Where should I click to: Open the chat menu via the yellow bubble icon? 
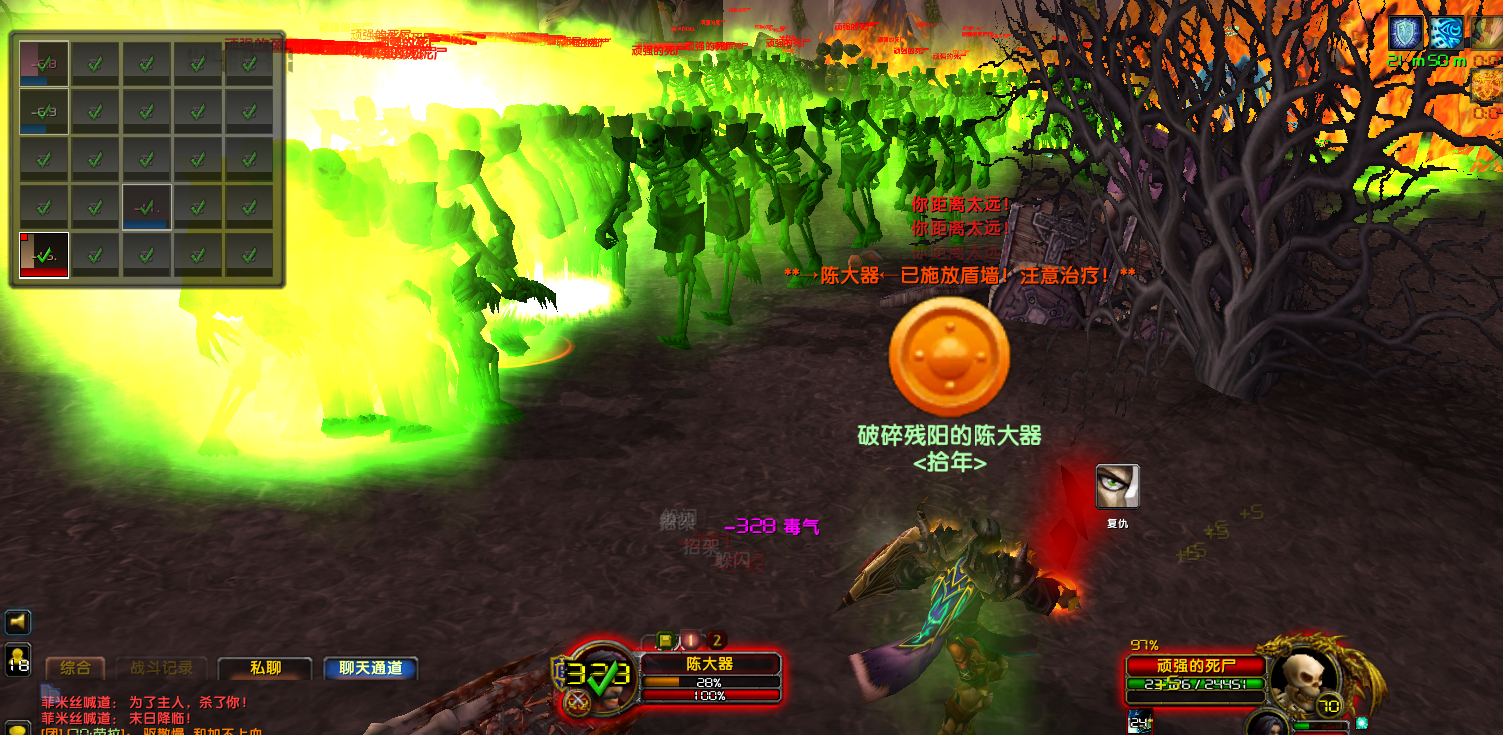[18, 728]
